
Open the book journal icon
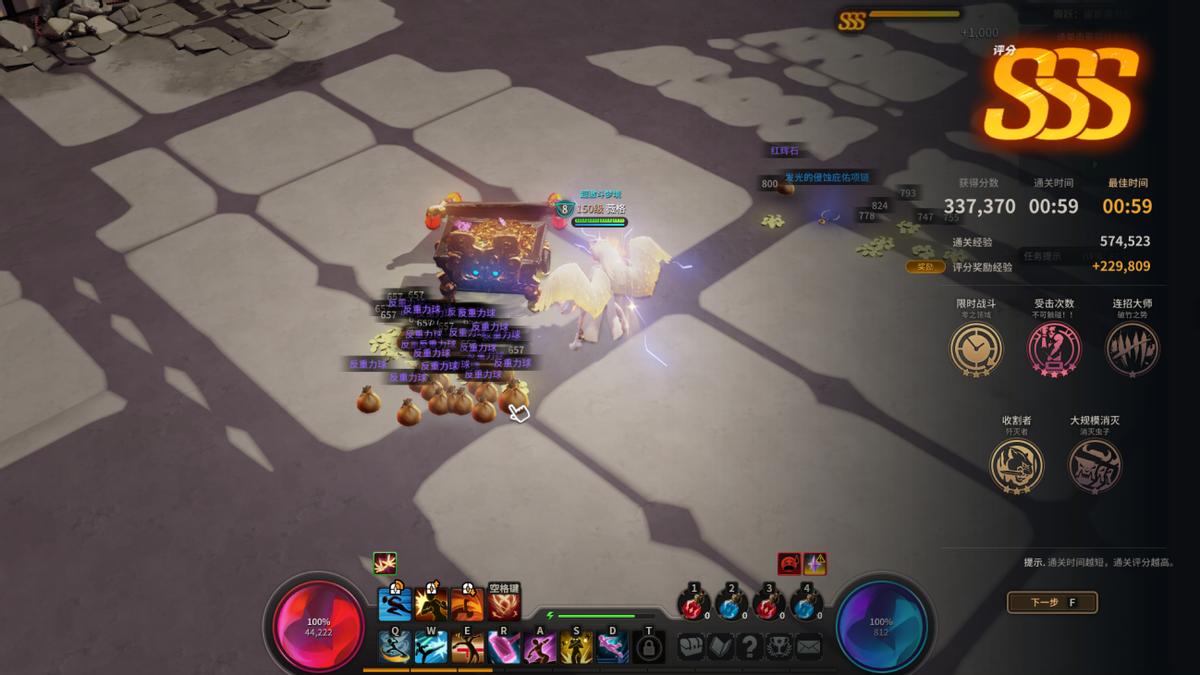(720, 646)
